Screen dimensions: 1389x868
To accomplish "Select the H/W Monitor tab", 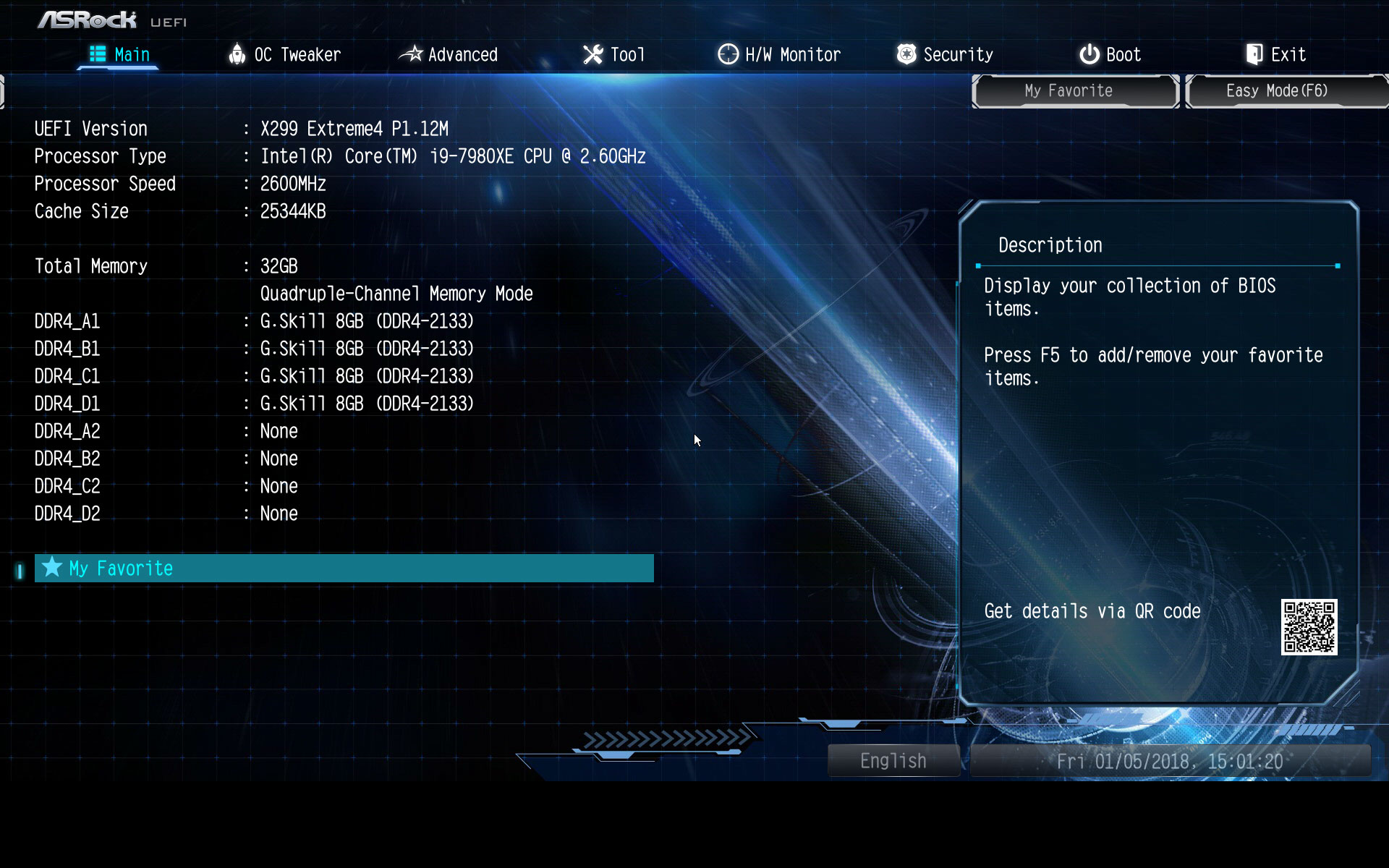I will pyautogui.click(x=791, y=54).
